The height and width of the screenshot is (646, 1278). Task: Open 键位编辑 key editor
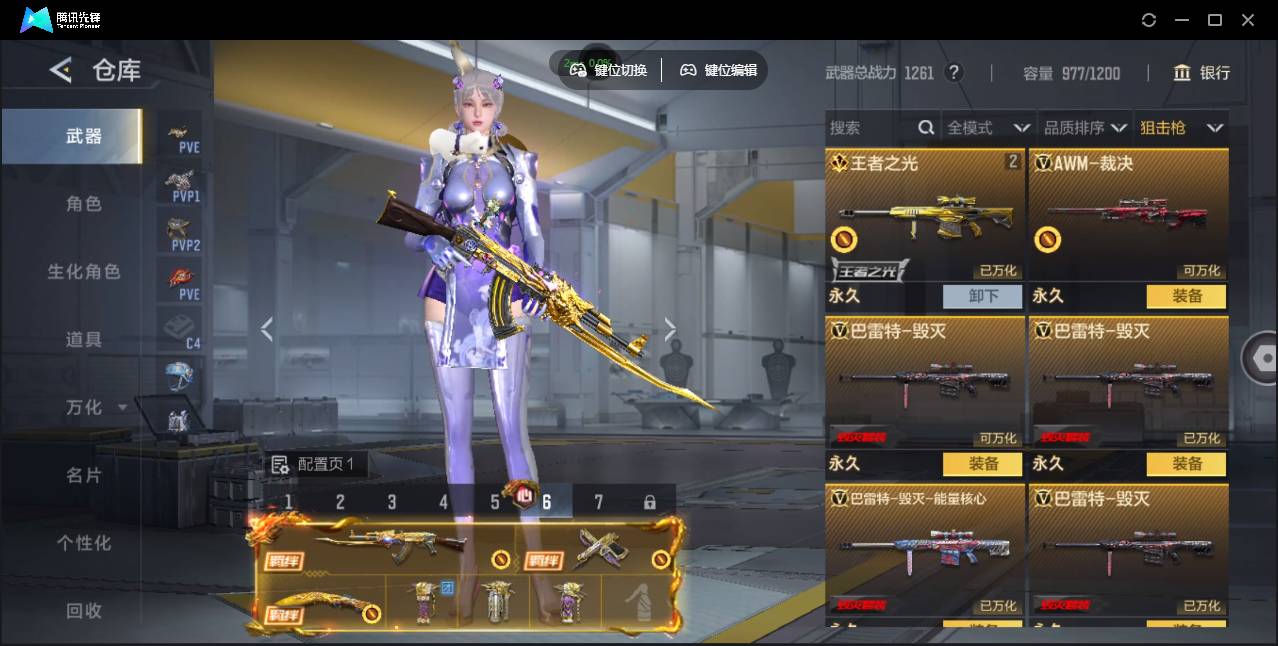pyautogui.click(x=719, y=70)
